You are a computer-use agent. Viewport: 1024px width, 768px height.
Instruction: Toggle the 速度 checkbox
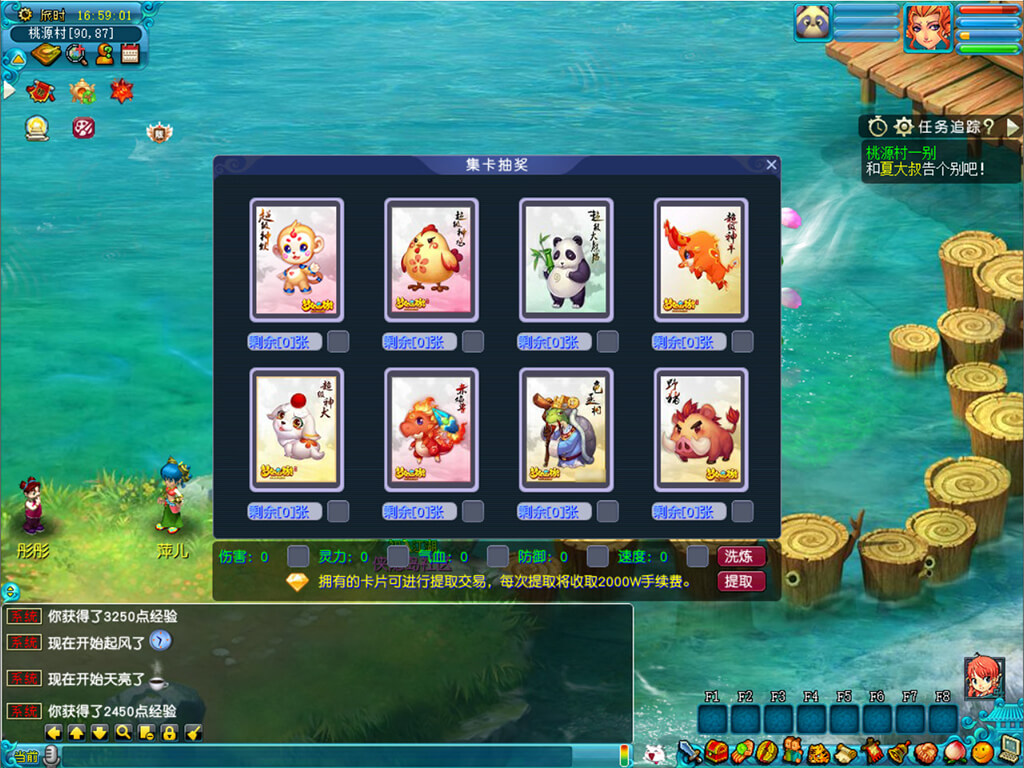click(x=698, y=556)
